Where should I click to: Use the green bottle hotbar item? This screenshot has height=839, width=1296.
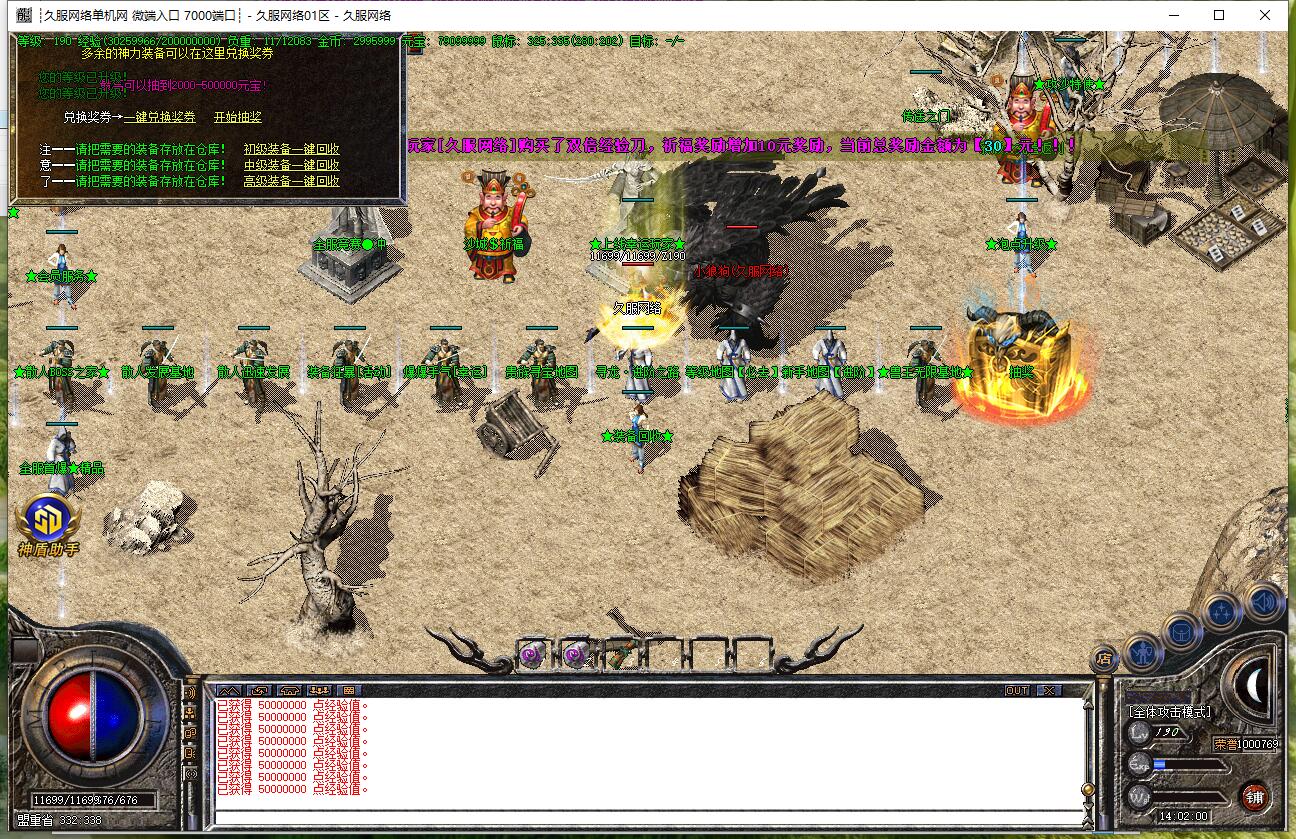619,655
